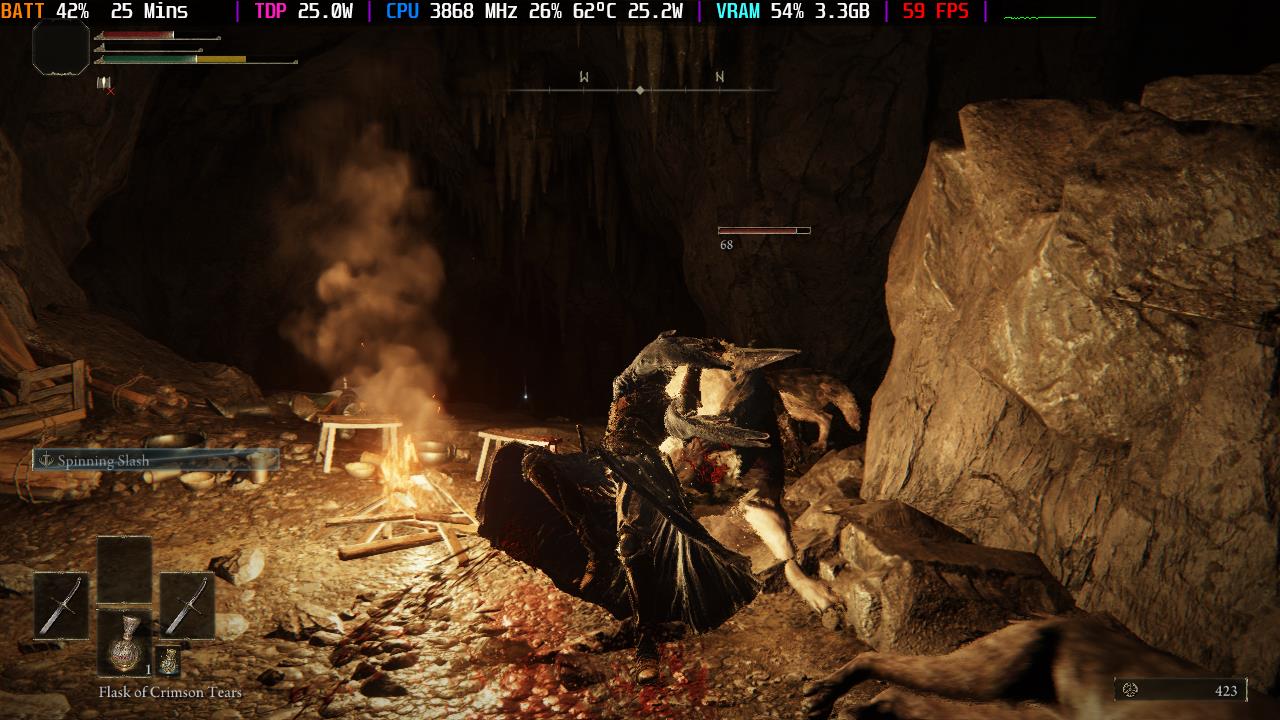This screenshot has height=720, width=1280.
Task: Click the rune counter showing 423
Action: [x=1224, y=689]
